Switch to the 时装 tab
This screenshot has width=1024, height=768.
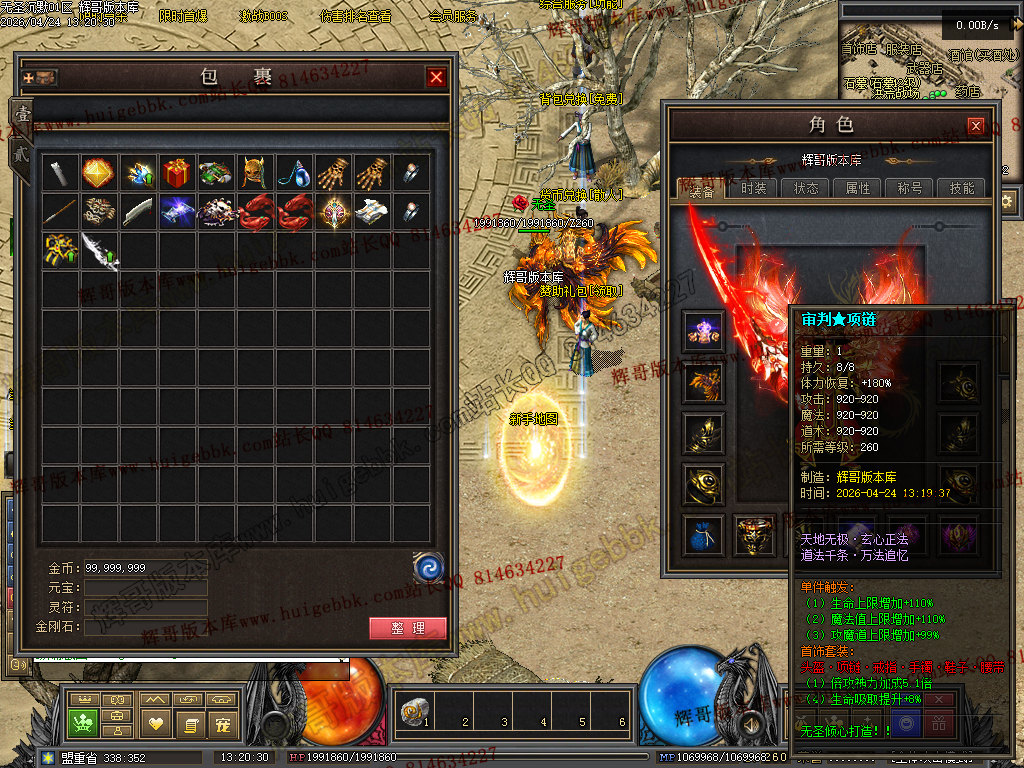[754, 188]
